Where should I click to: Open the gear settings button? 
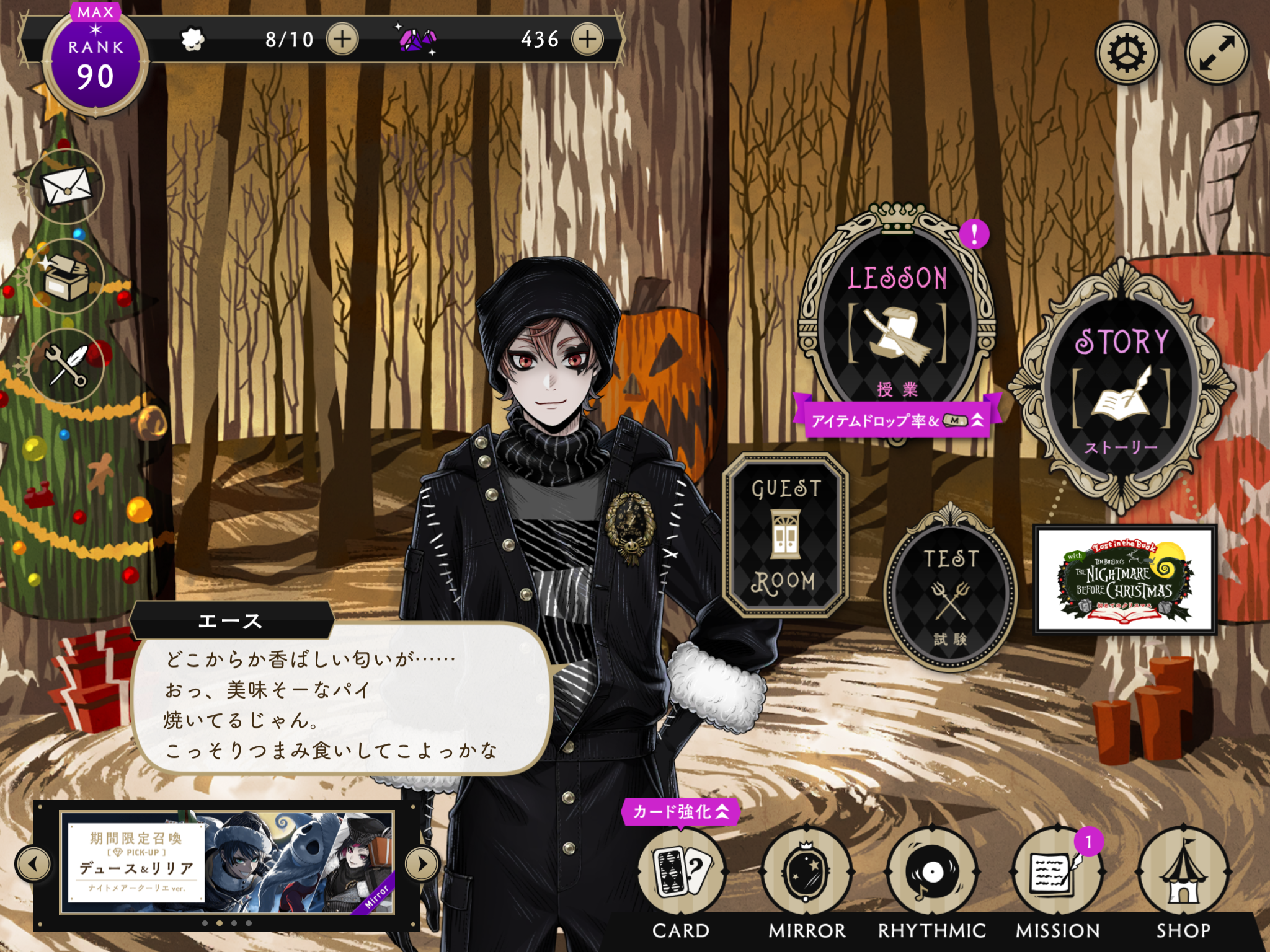(1126, 53)
